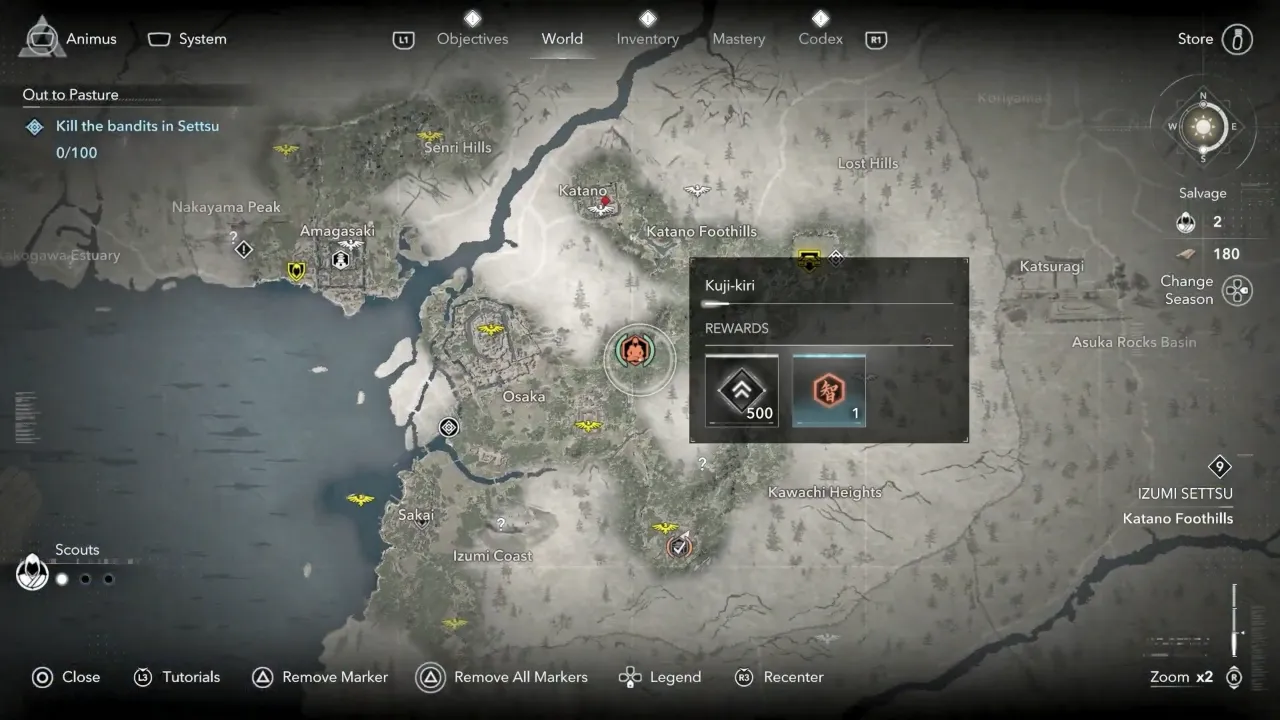The width and height of the screenshot is (1280, 720).
Task: Click the Change Season button
Action: click(1237, 291)
